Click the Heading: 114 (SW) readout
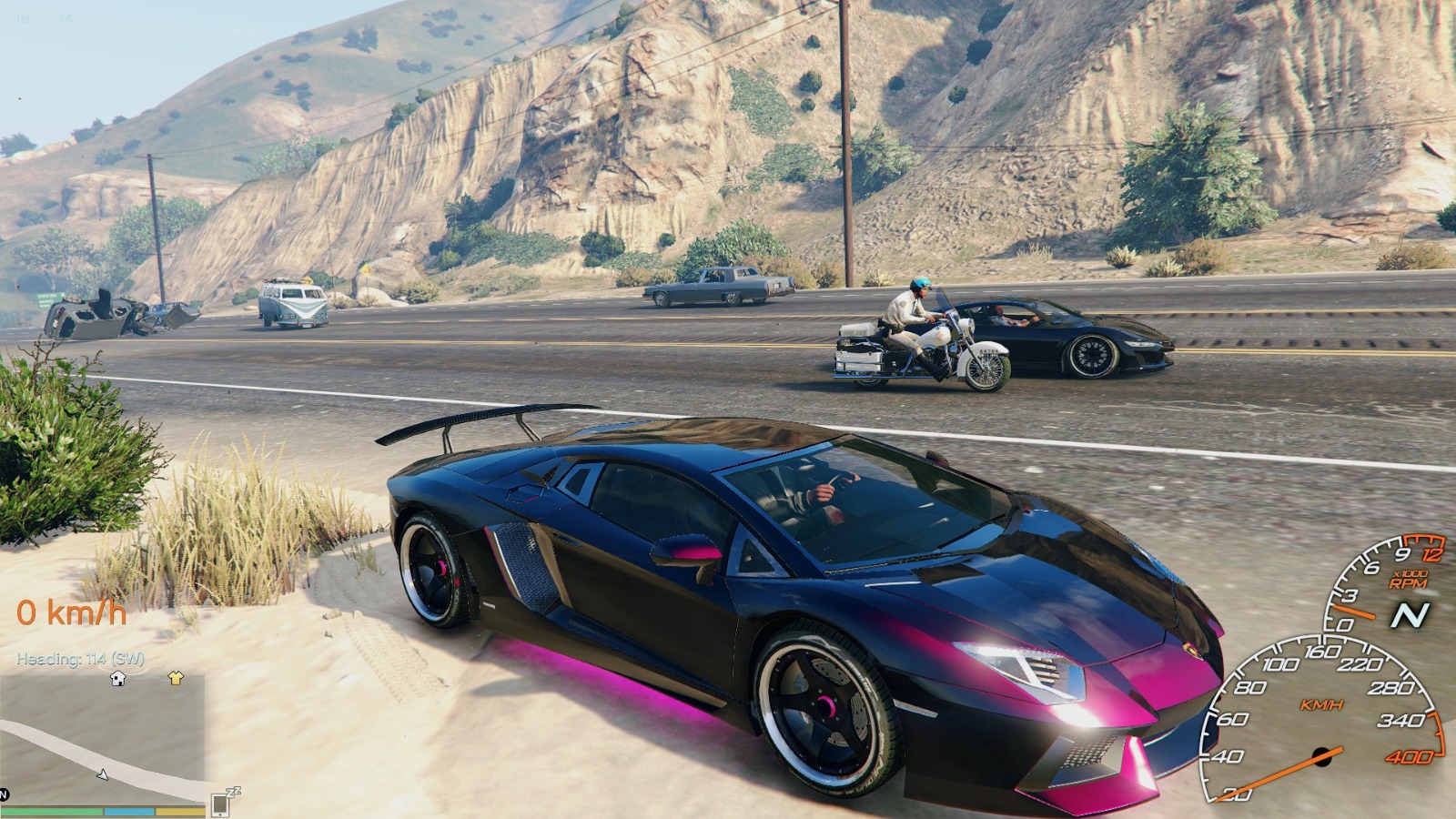 click(x=80, y=659)
